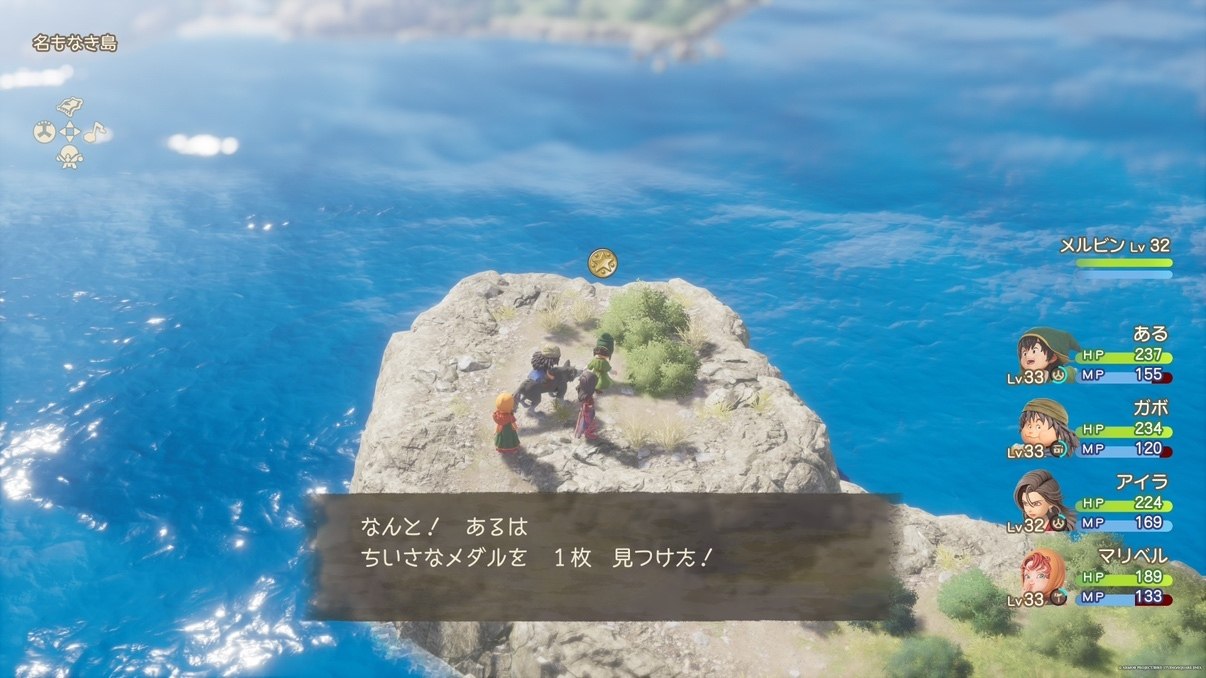The height and width of the screenshot is (678, 1206).
Task: Choose the skull shortcut icon
Action: (x=69, y=157)
